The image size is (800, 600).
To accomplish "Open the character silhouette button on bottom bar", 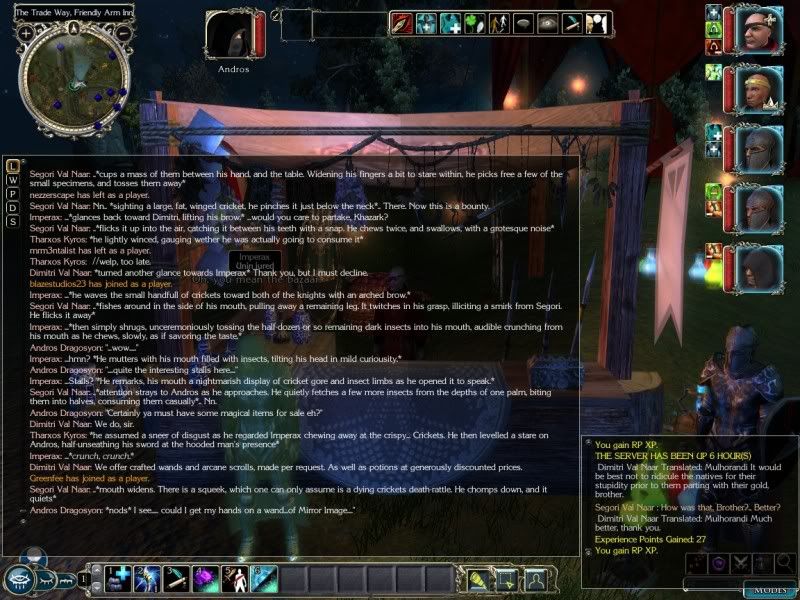I will click(537, 579).
